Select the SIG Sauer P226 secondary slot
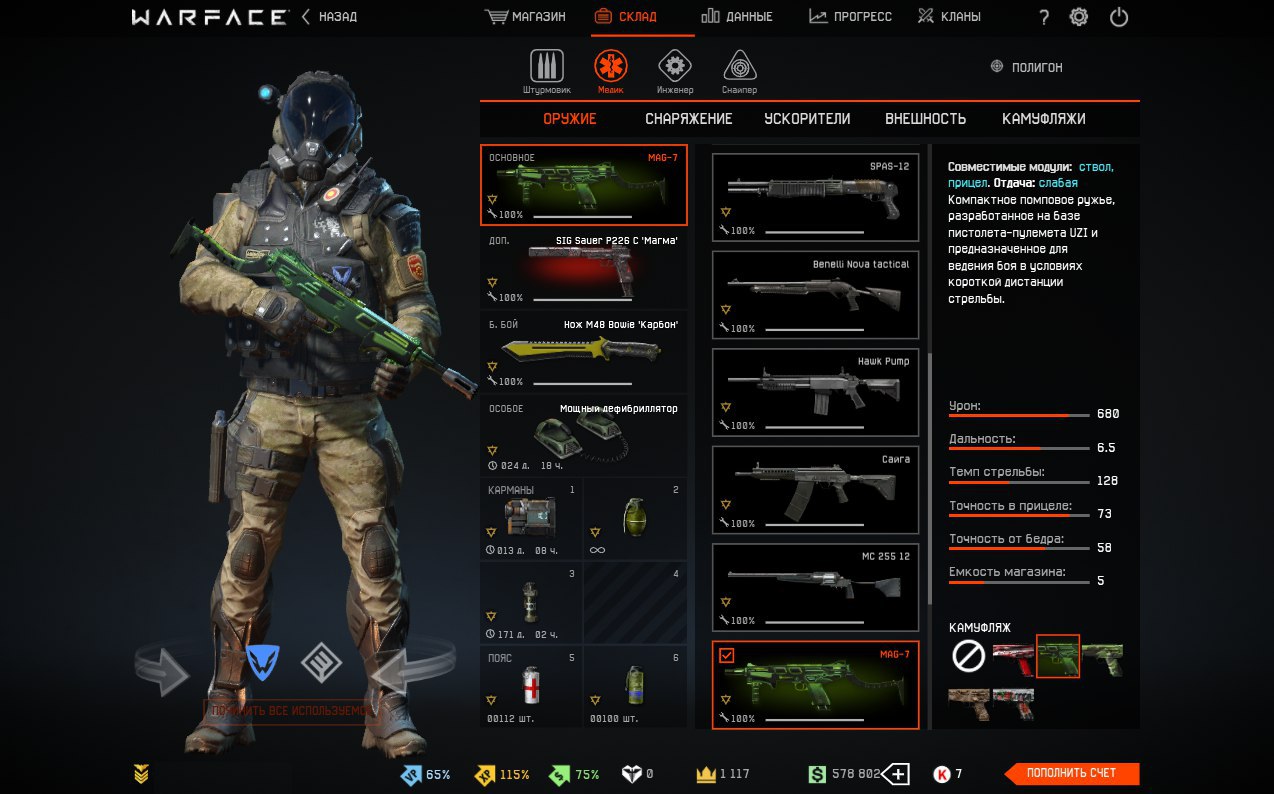 [584, 268]
